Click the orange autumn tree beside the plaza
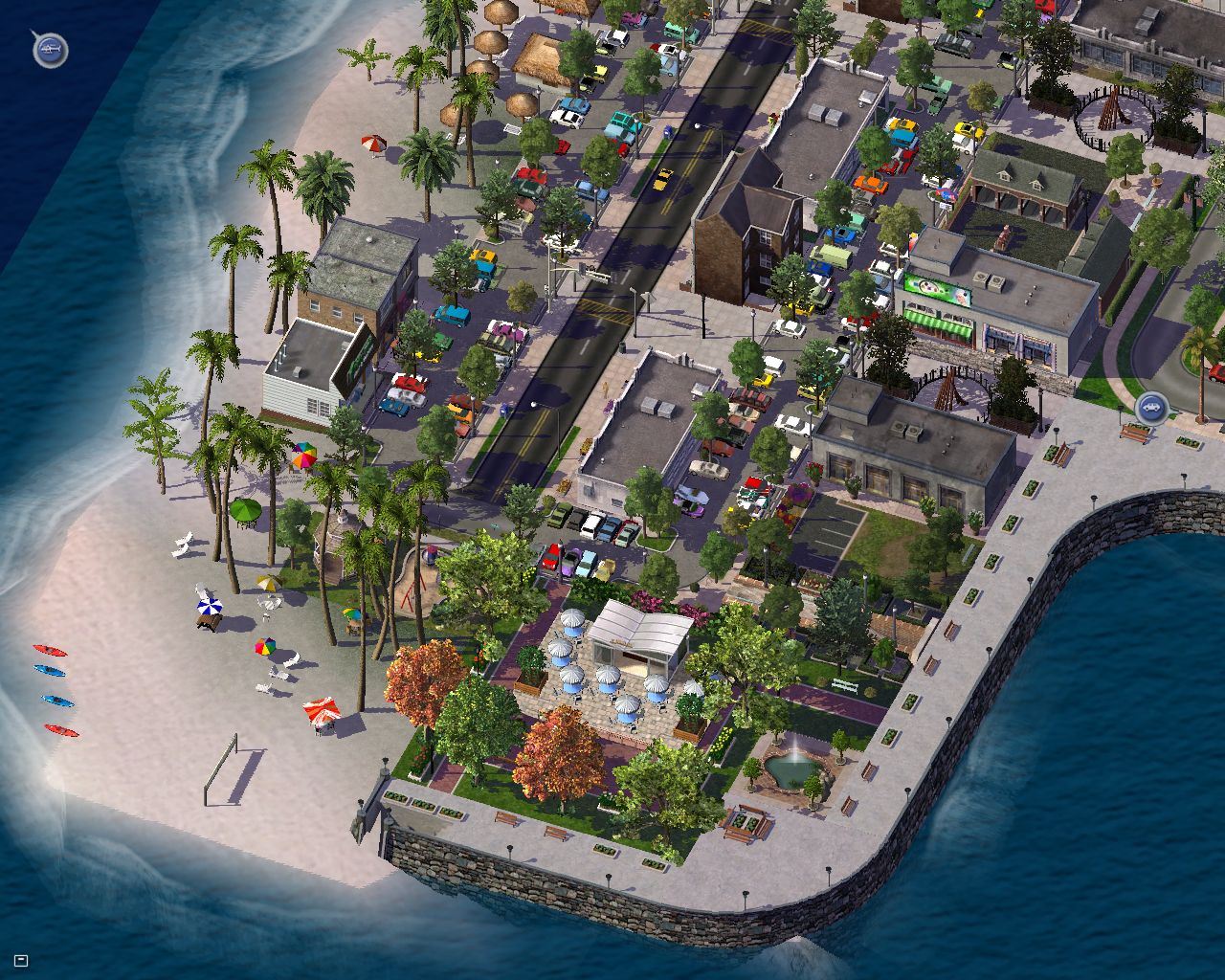 pyautogui.click(x=428, y=675)
